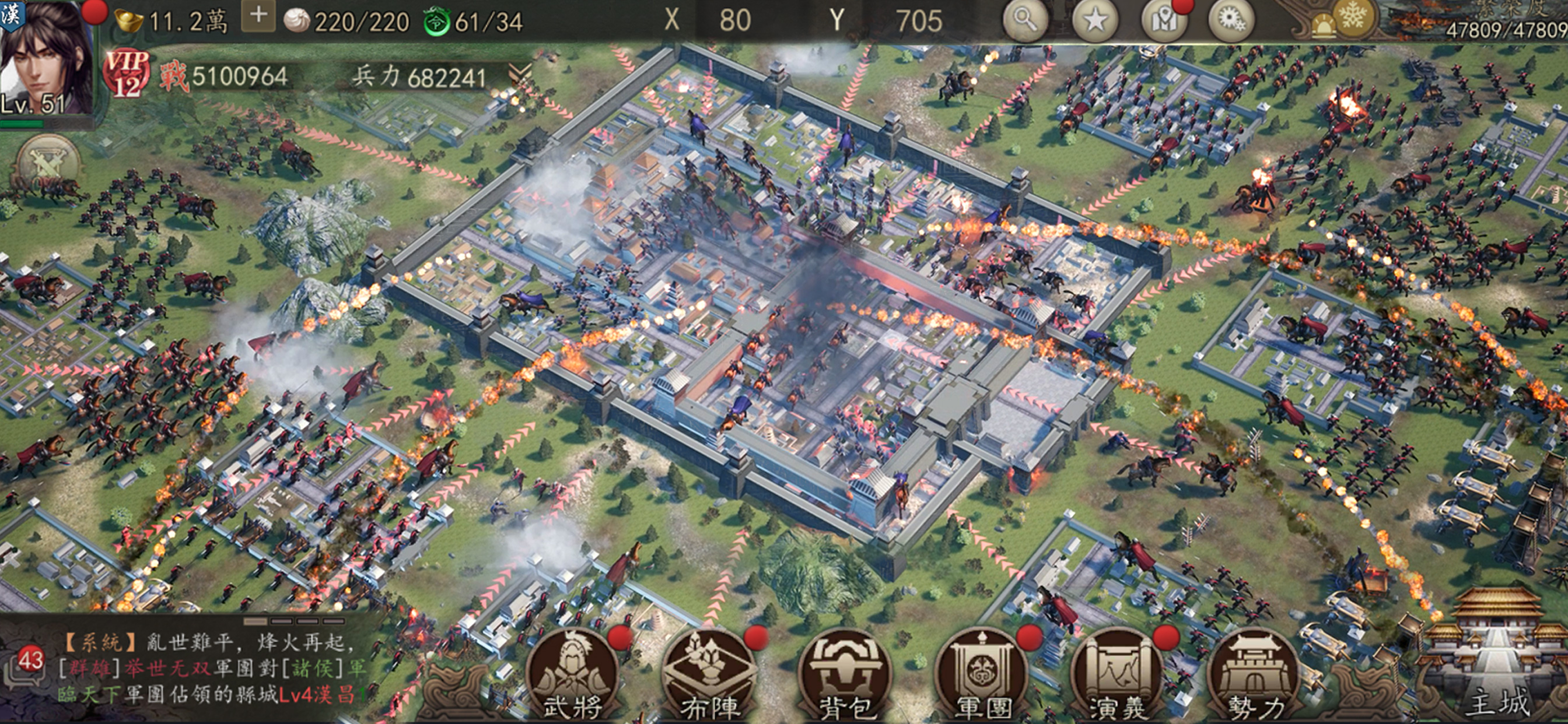Expand the troop strength dropdown arrow
1568x724 pixels.
[x=519, y=75]
